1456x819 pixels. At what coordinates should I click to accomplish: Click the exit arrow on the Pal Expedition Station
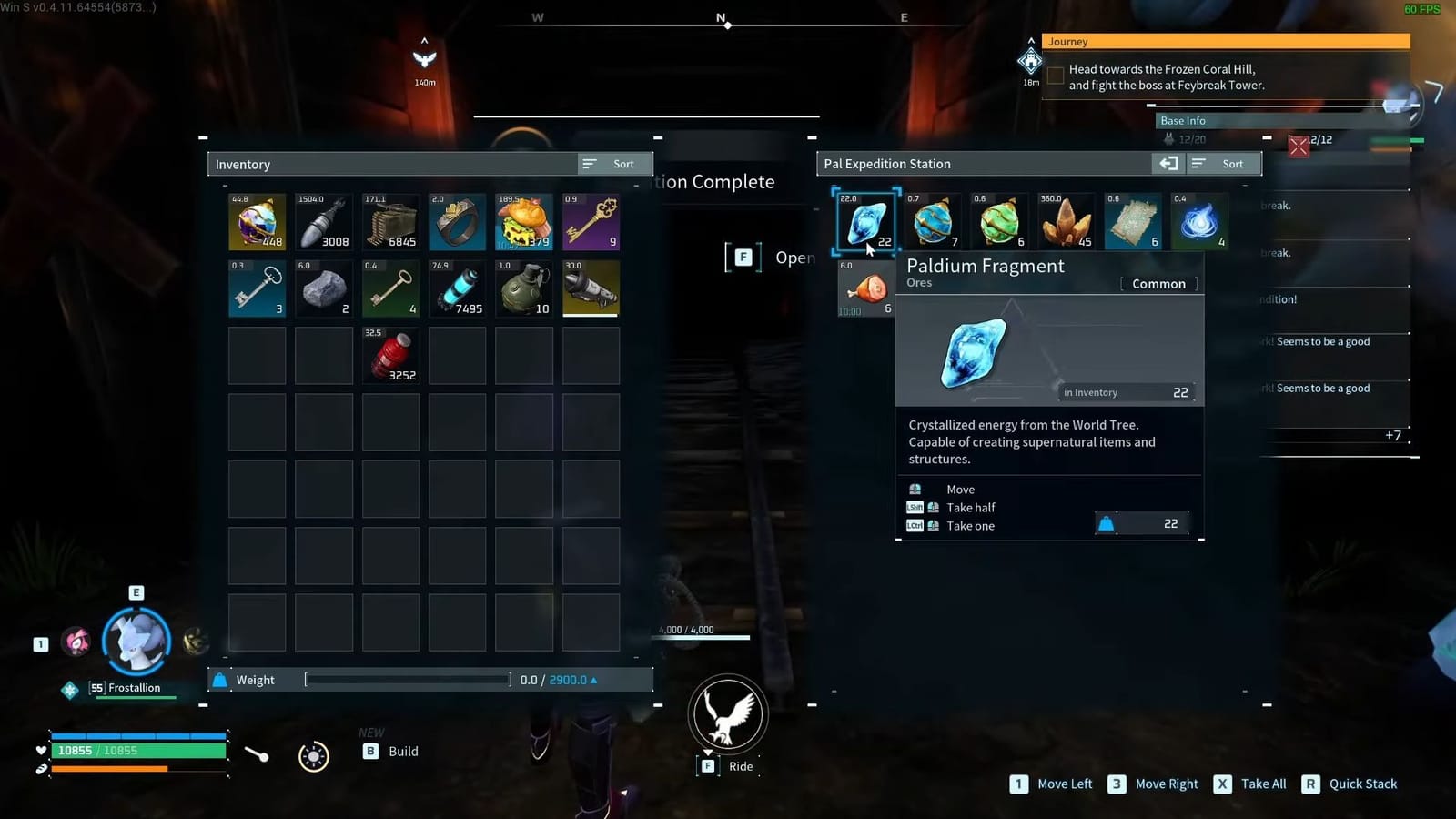1168,164
